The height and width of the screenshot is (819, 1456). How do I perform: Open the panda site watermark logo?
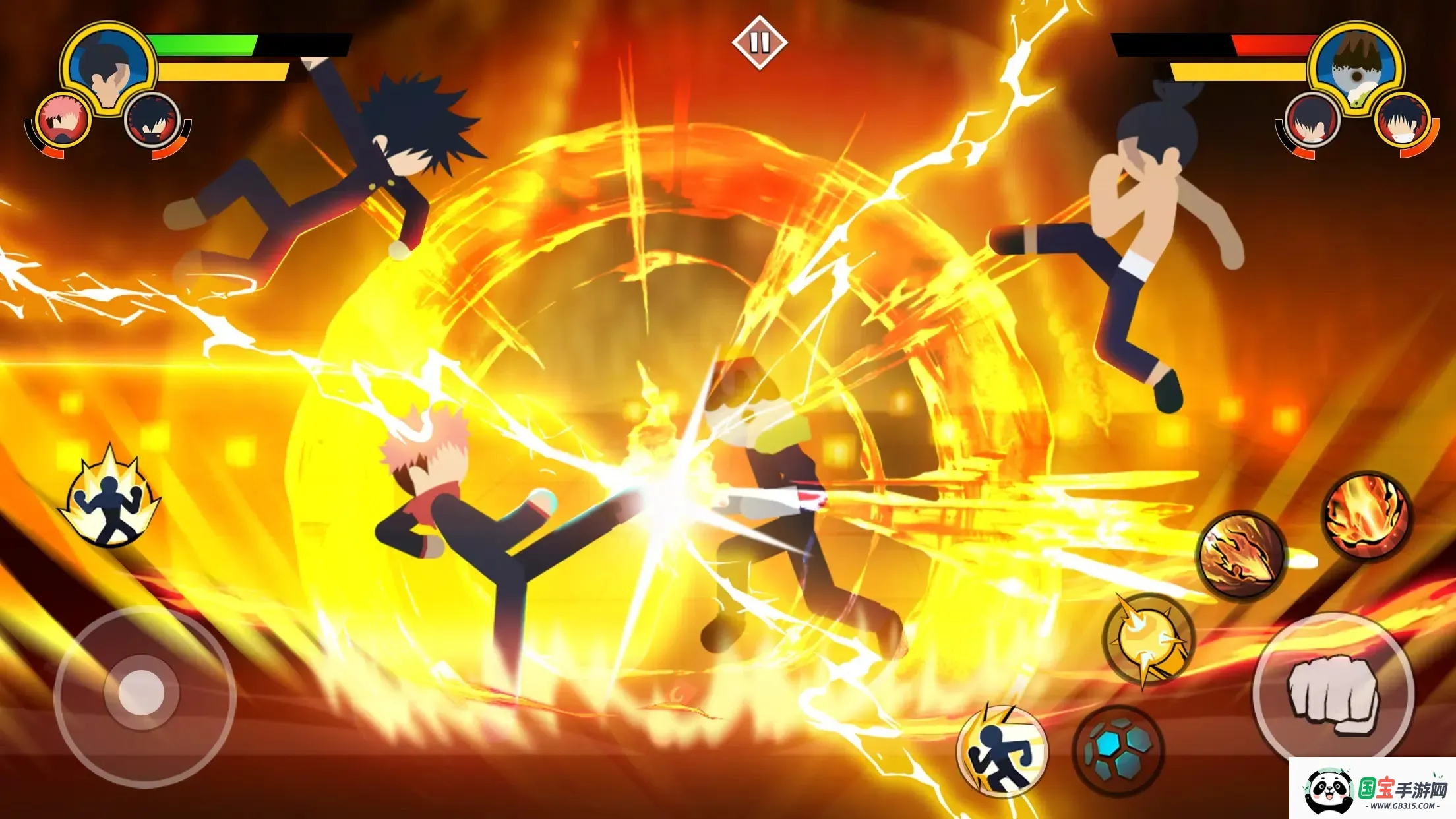[1373, 788]
